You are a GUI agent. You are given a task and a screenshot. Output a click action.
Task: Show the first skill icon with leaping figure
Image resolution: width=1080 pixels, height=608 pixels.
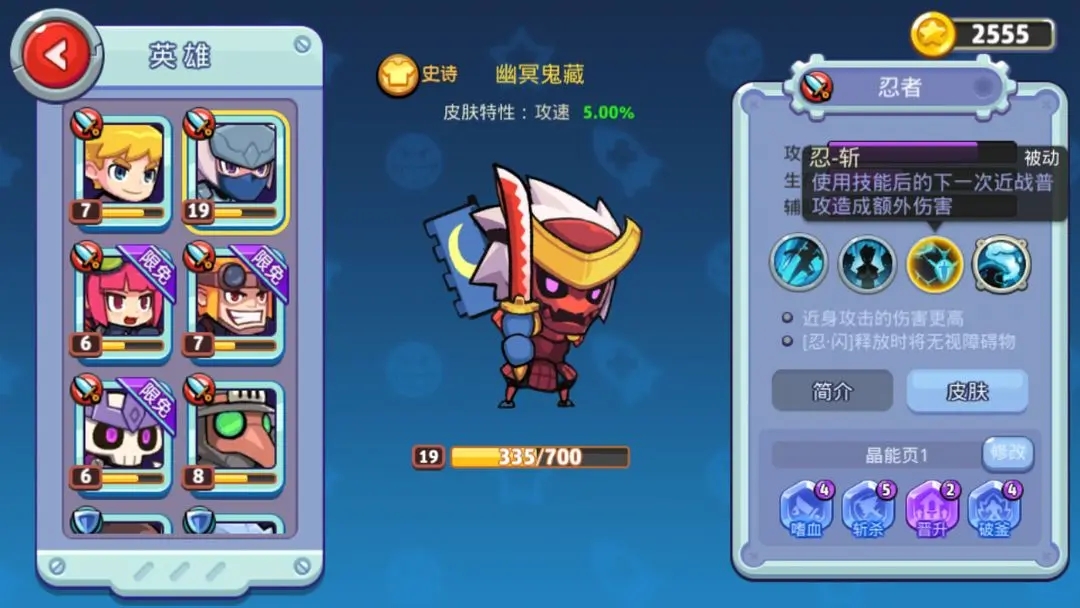799,263
